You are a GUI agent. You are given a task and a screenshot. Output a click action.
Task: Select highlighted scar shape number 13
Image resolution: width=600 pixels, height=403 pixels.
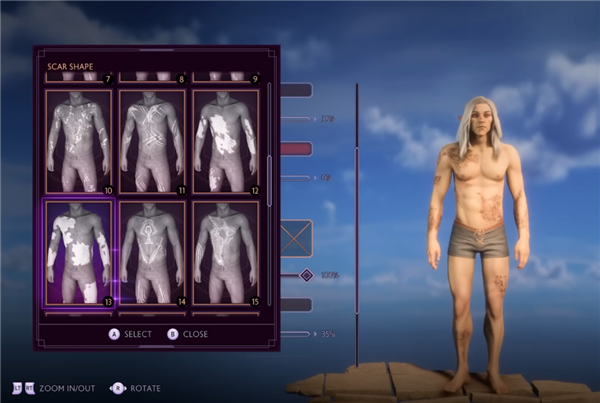point(78,251)
